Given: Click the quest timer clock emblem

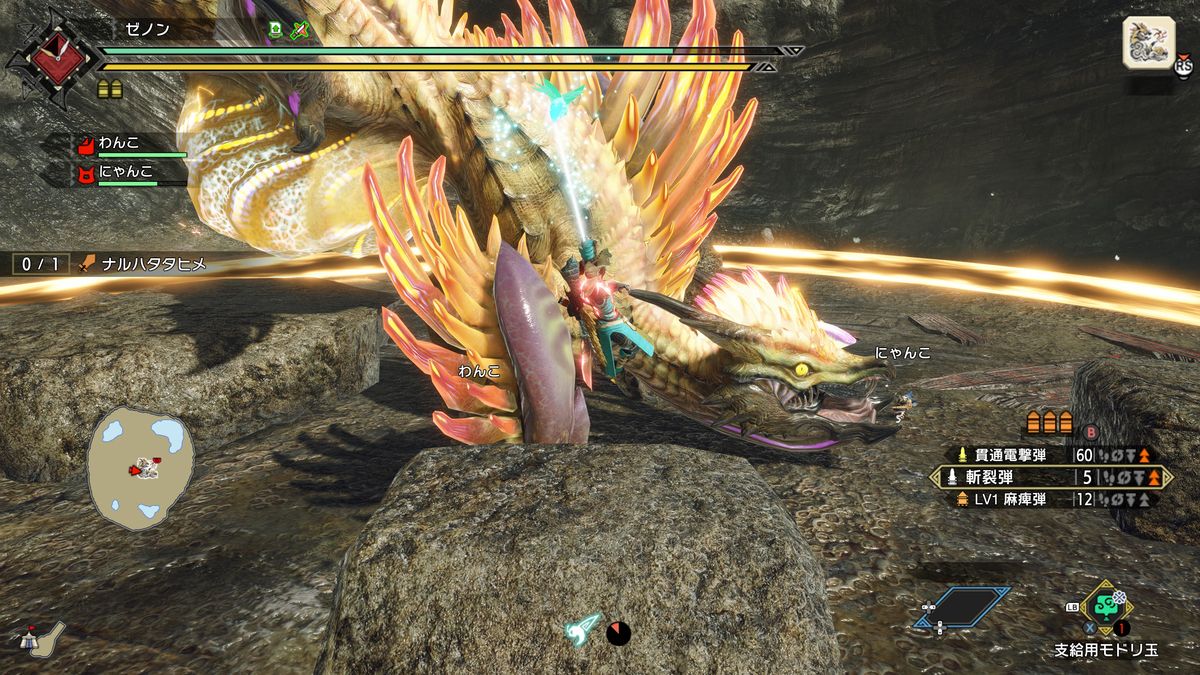Looking at the screenshot, I should 47,58.
